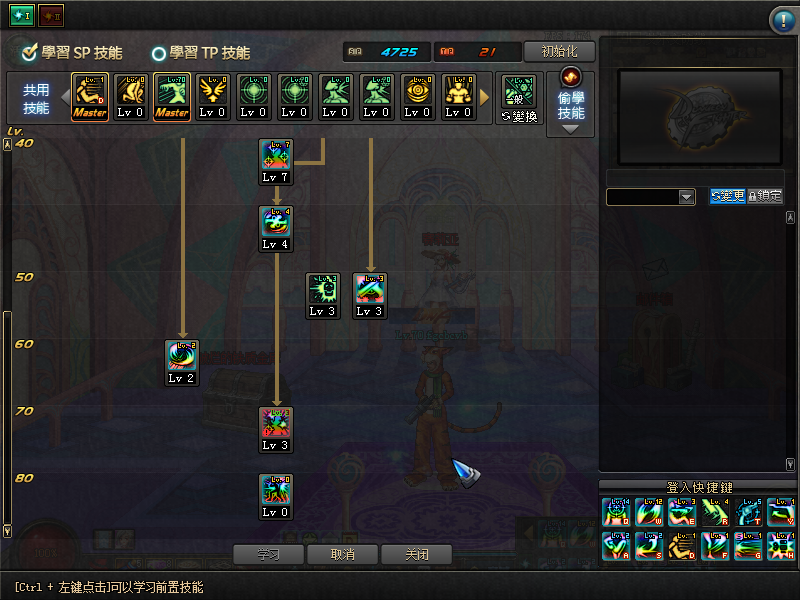
Task: Select the Lv 0 skill at level 80
Action: (275, 495)
